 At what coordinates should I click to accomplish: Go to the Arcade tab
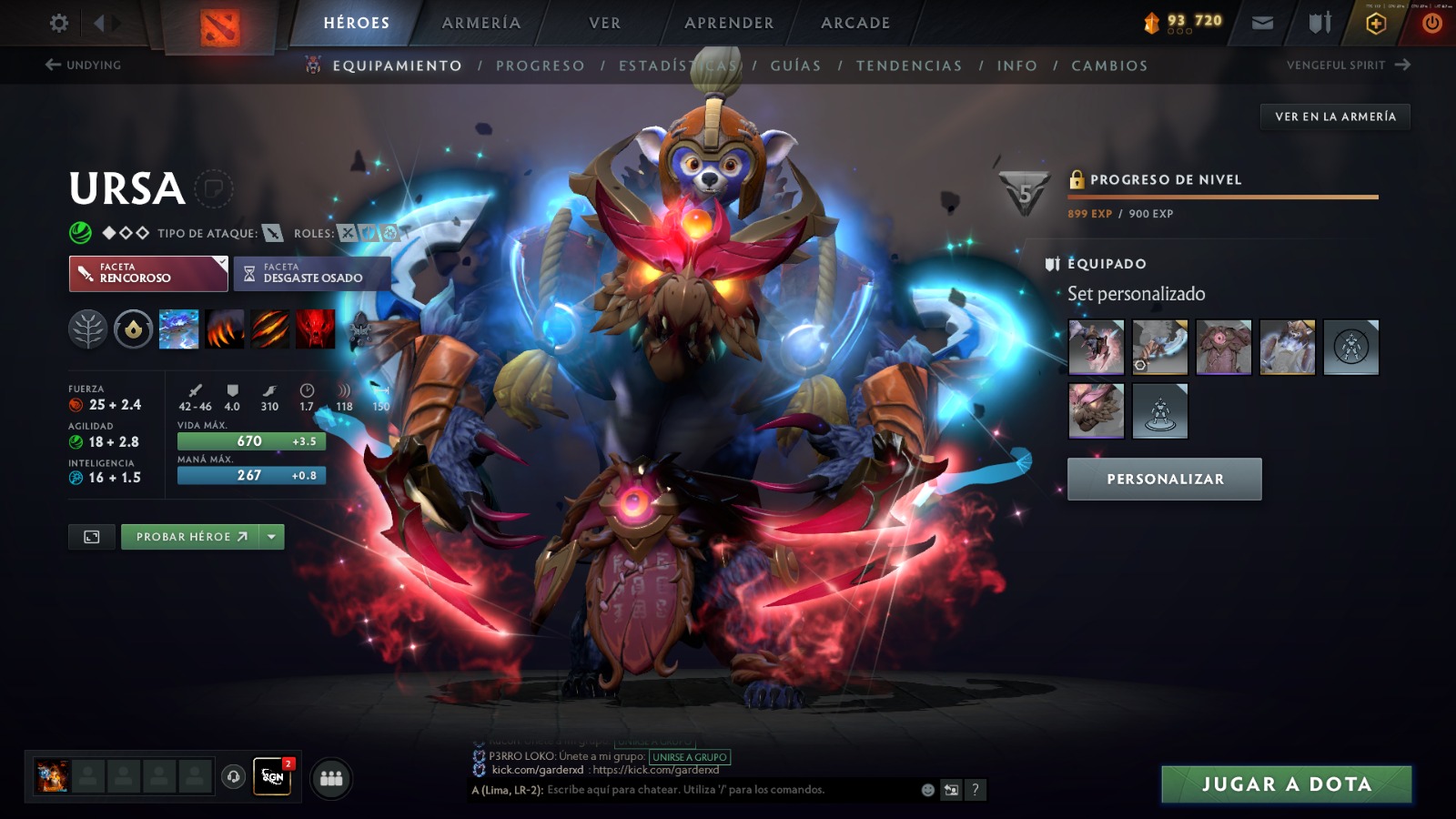click(855, 23)
